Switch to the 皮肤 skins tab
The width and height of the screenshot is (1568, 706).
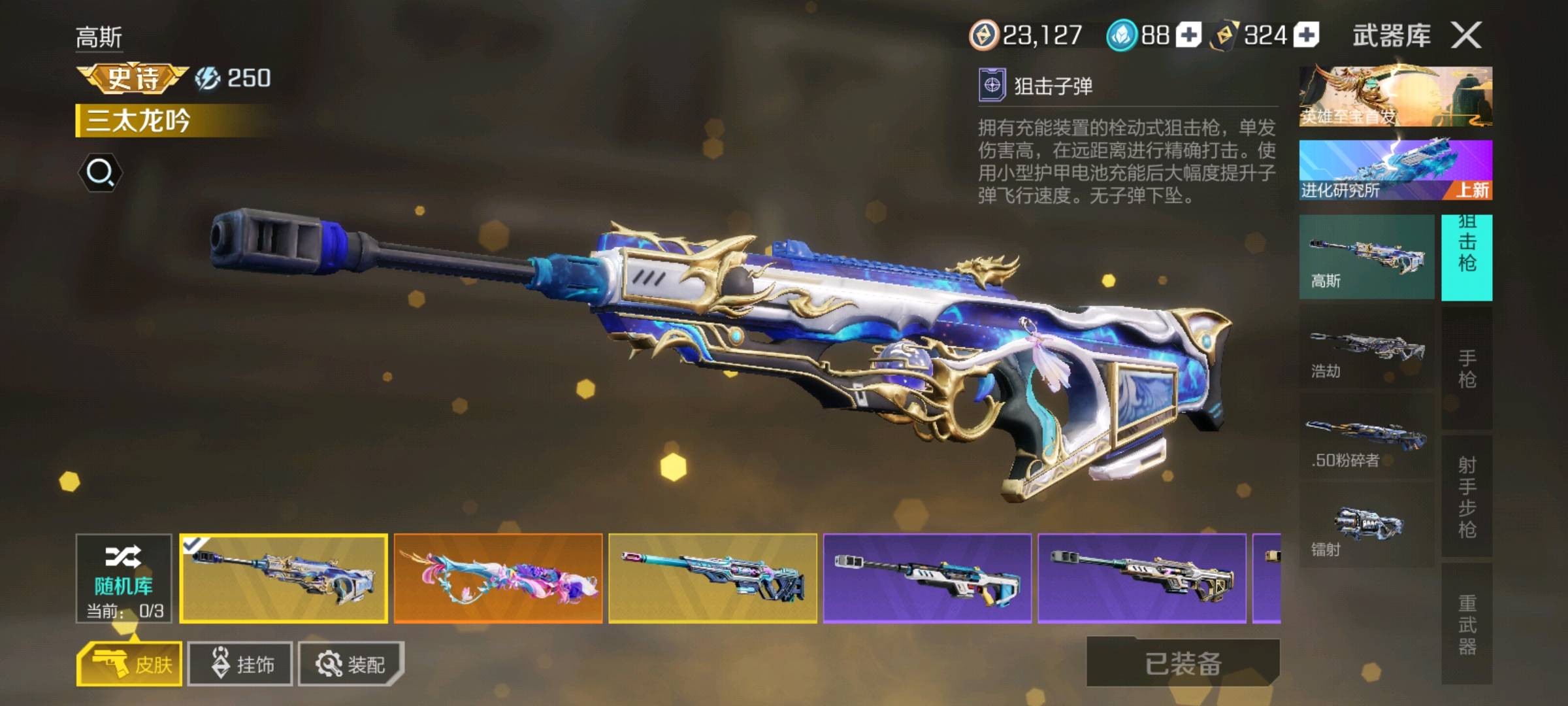pos(129,664)
